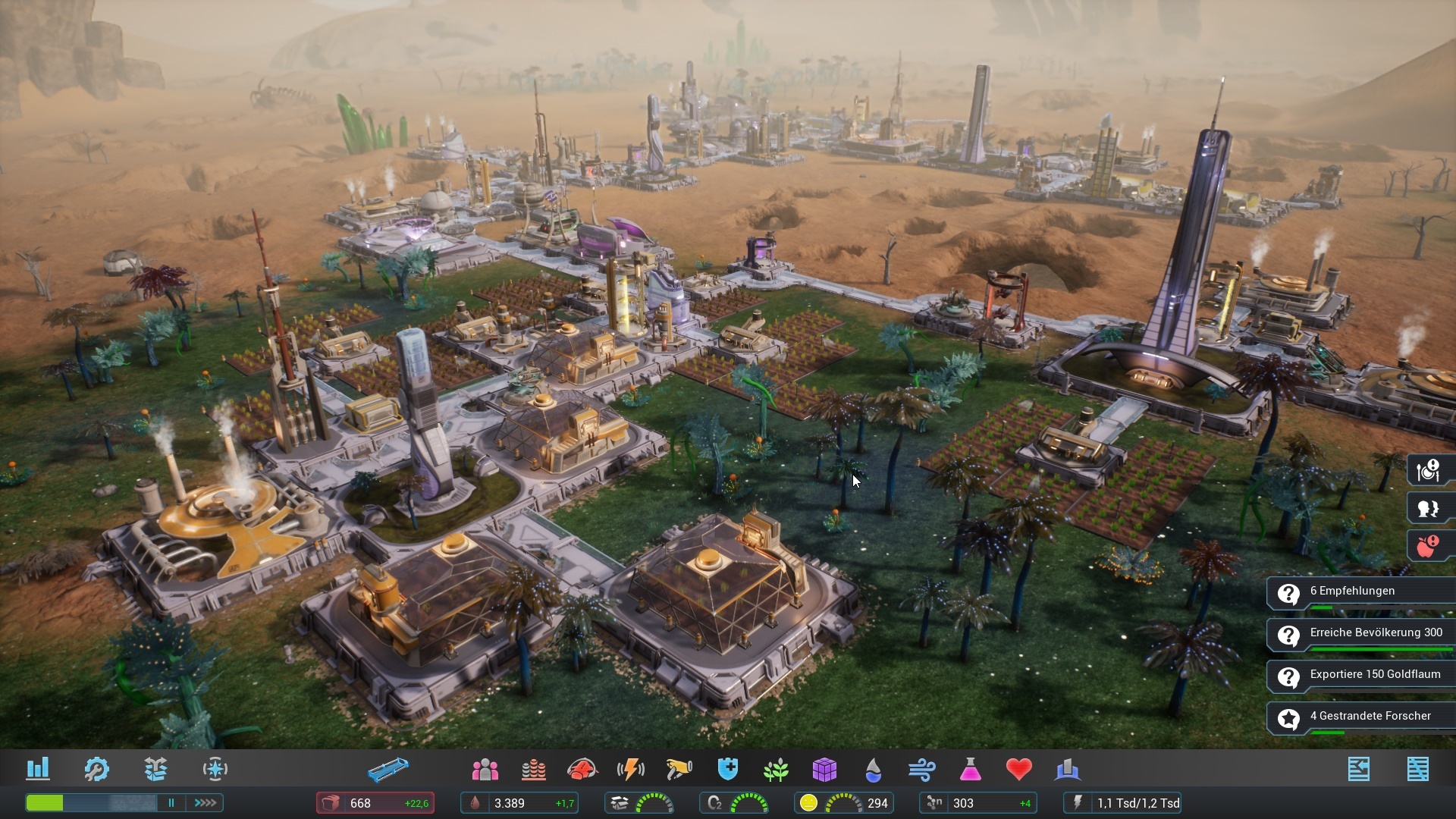Open the statistics bar chart panel
The width and height of the screenshot is (1456, 819).
(x=39, y=769)
